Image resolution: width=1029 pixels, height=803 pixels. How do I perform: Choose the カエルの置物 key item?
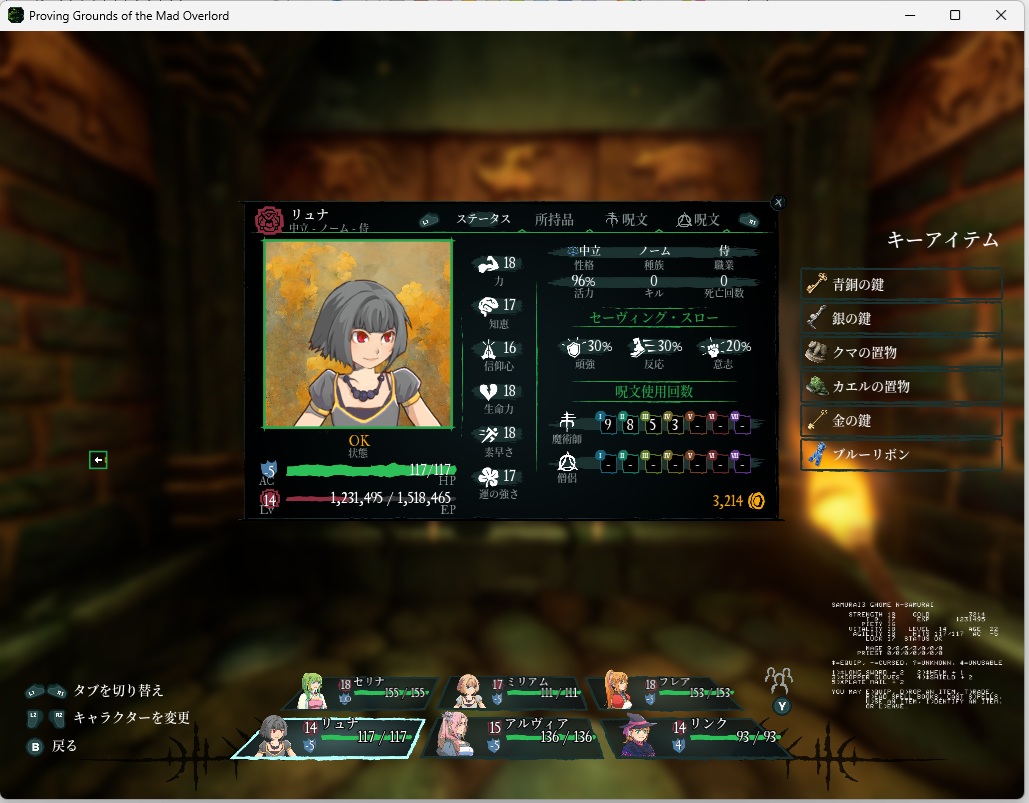pyautogui.click(x=901, y=386)
